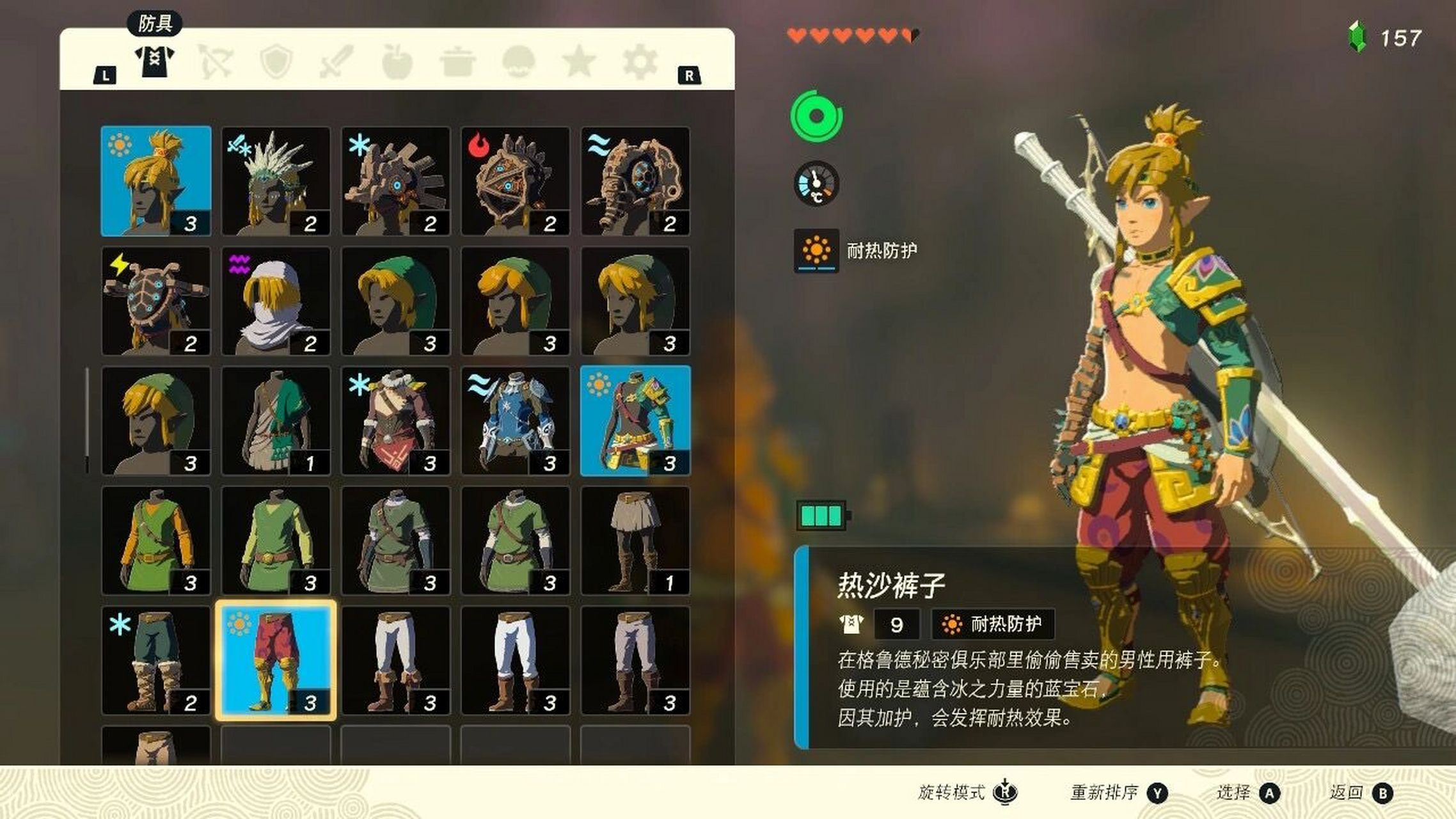Select the highlighted Desert Voe Trousers slot
This screenshot has height=819, width=1456.
tap(276, 660)
